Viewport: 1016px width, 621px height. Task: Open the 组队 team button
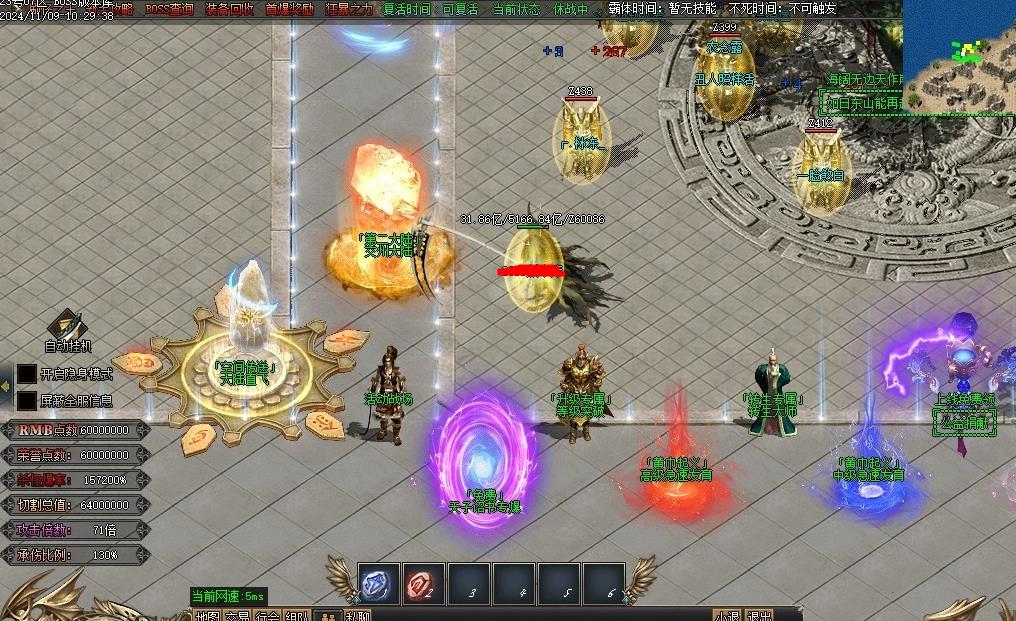(297, 616)
